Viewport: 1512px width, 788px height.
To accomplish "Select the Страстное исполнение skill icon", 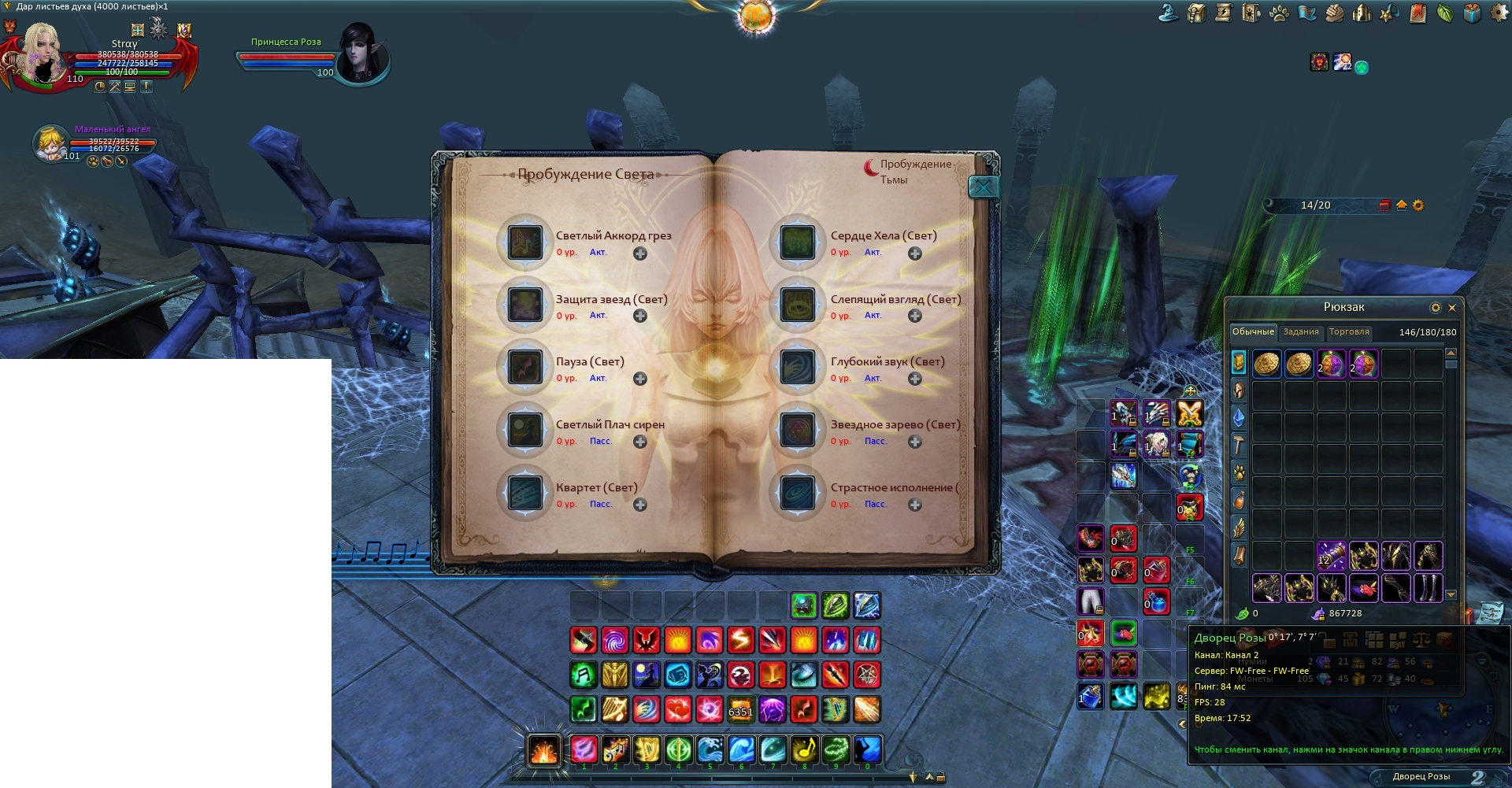I will (x=797, y=494).
